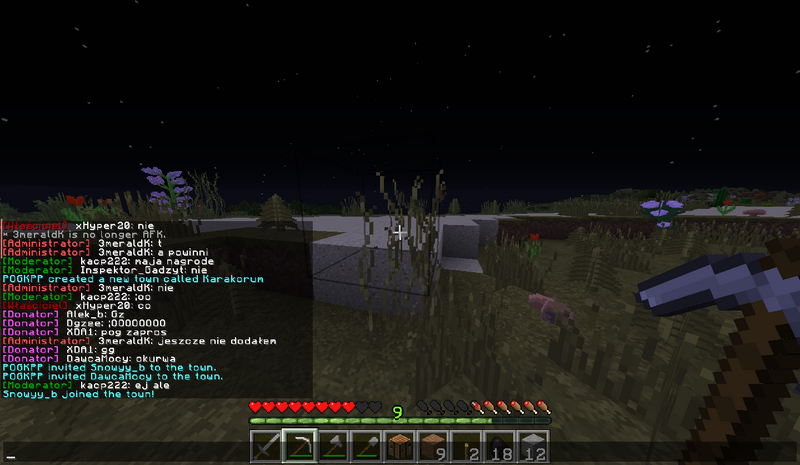Select the sword hotbar slot
This screenshot has width=800, height=465.
point(265,448)
